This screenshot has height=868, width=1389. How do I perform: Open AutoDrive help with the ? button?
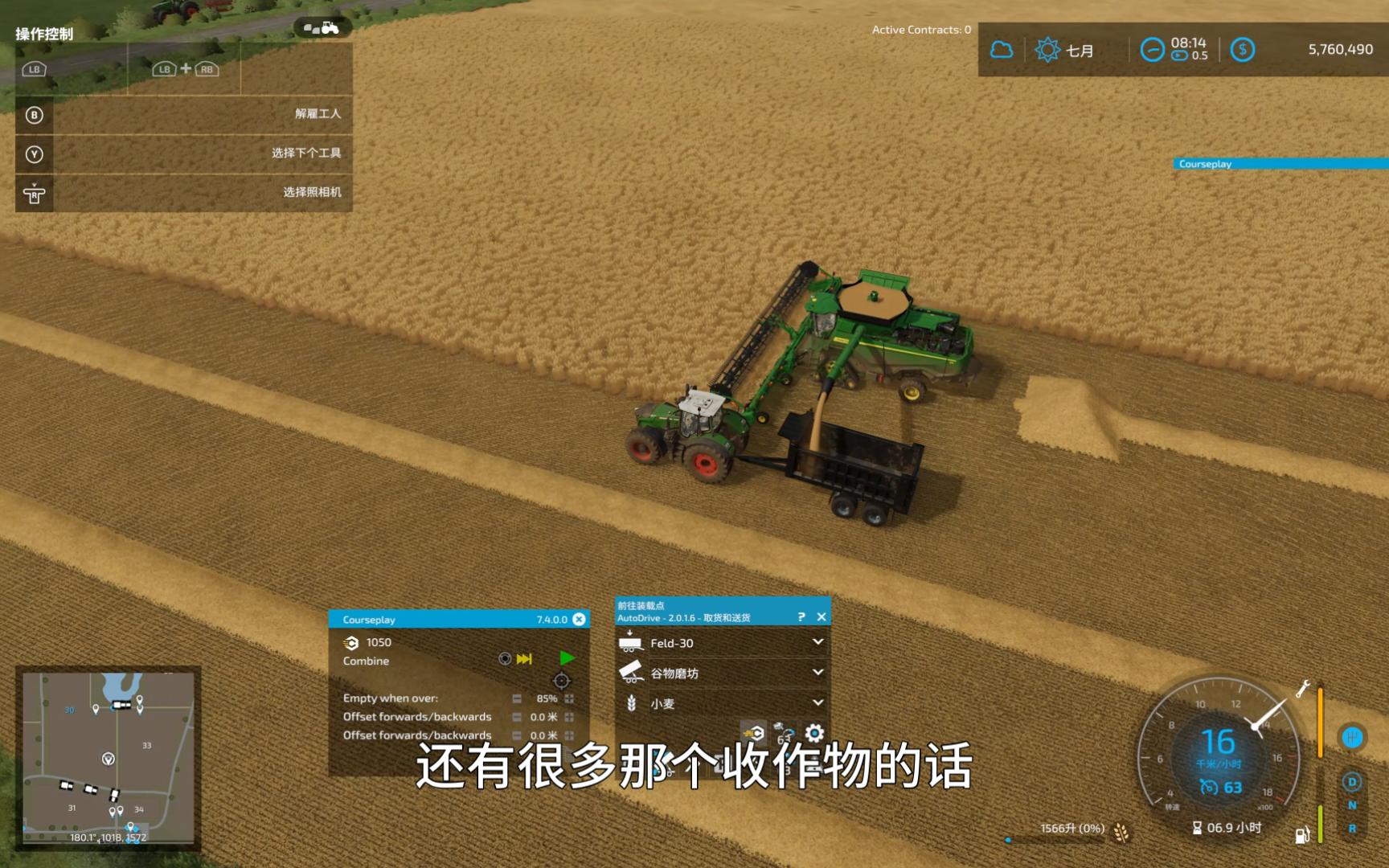tap(802, 616)
